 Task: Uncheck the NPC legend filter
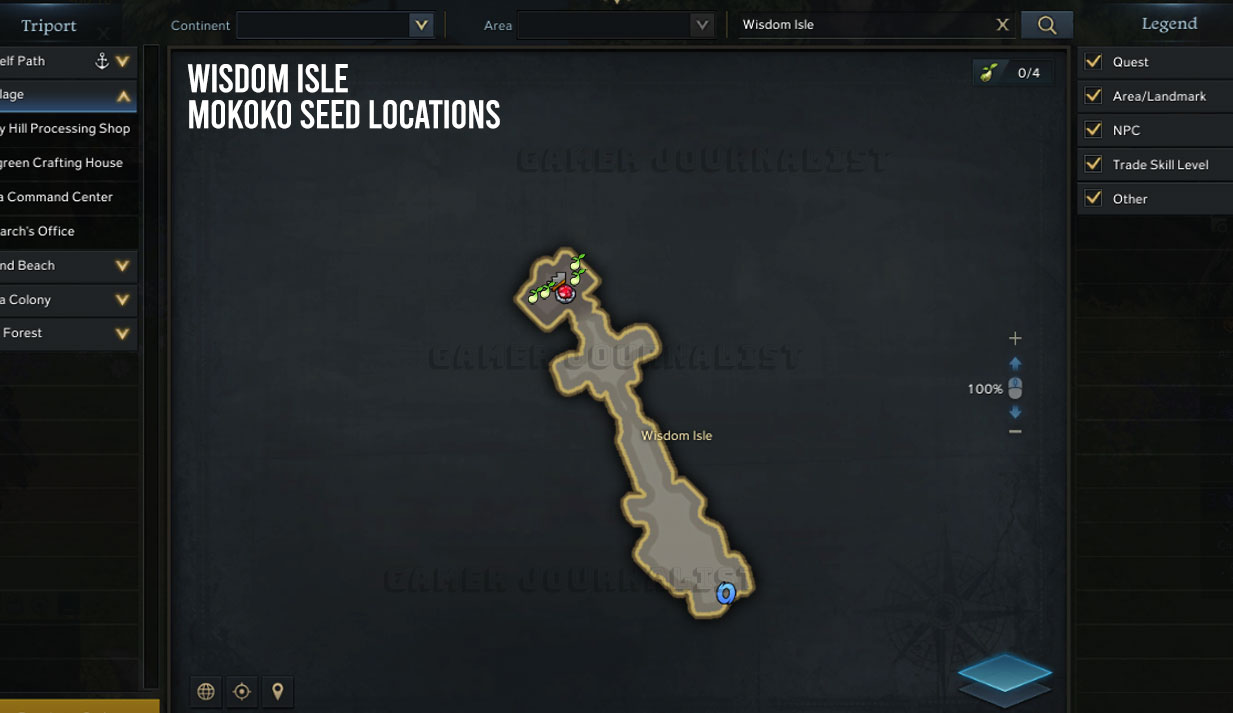coord(1093,130)
